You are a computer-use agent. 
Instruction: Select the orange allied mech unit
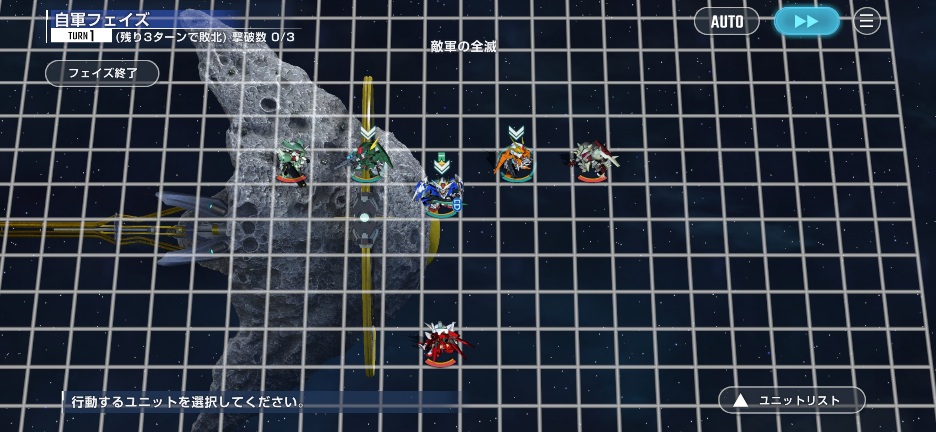pos(515,161)
